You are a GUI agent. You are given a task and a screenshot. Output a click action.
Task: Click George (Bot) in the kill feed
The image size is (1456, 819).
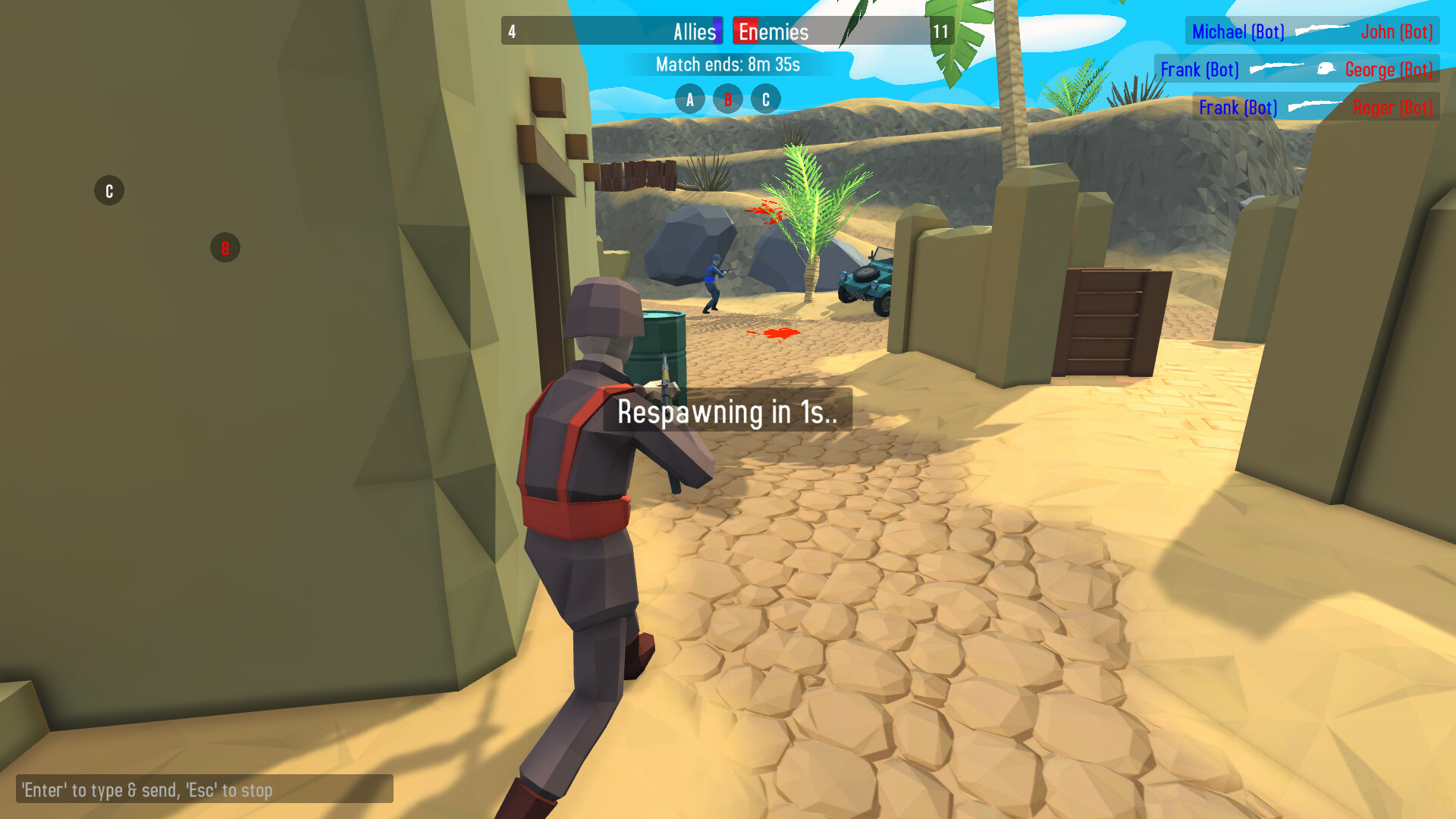point(1389,69)
